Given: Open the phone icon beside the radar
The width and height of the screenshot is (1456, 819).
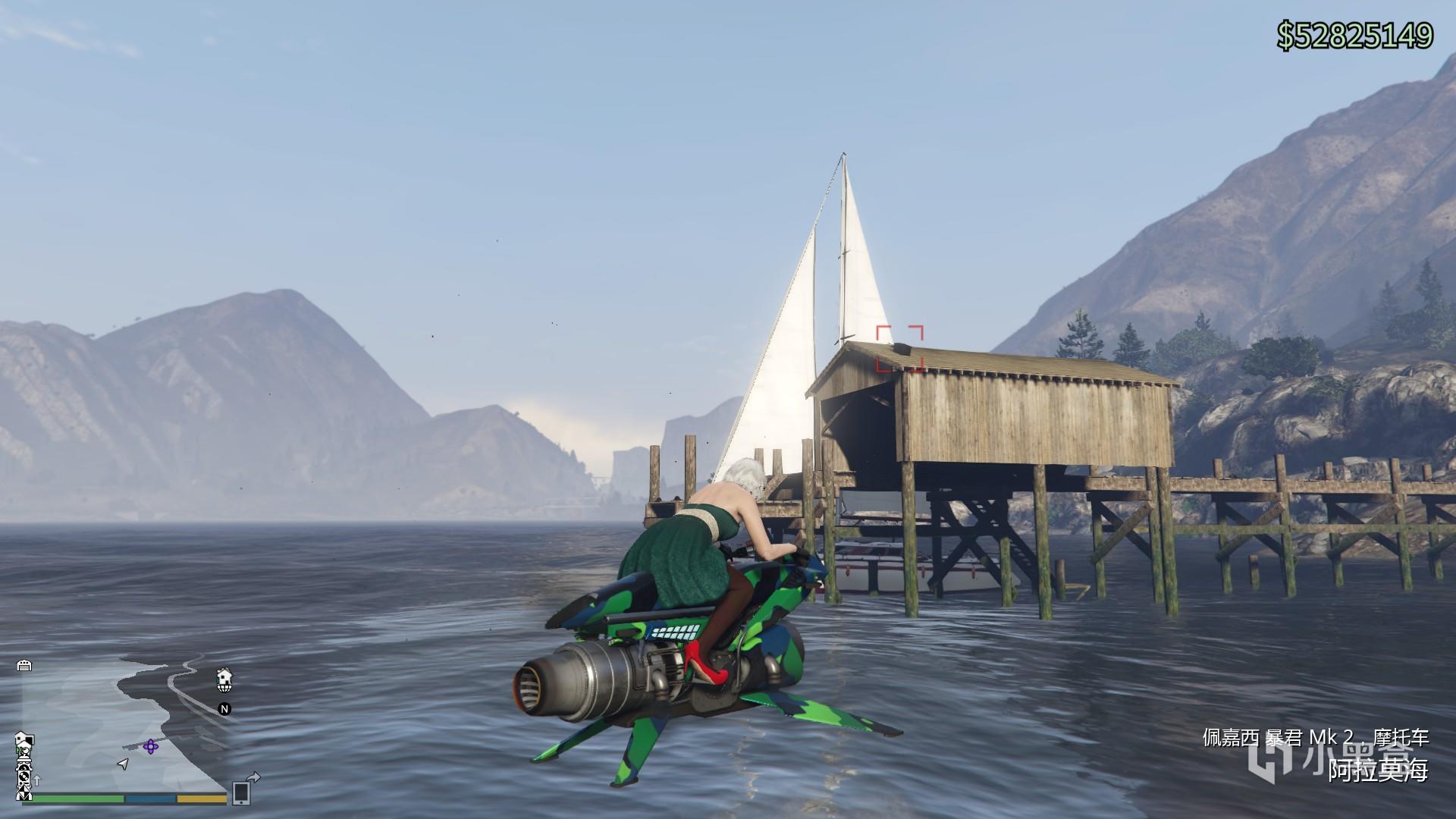Looking at the screenshot, I should (x=242, y=792).
